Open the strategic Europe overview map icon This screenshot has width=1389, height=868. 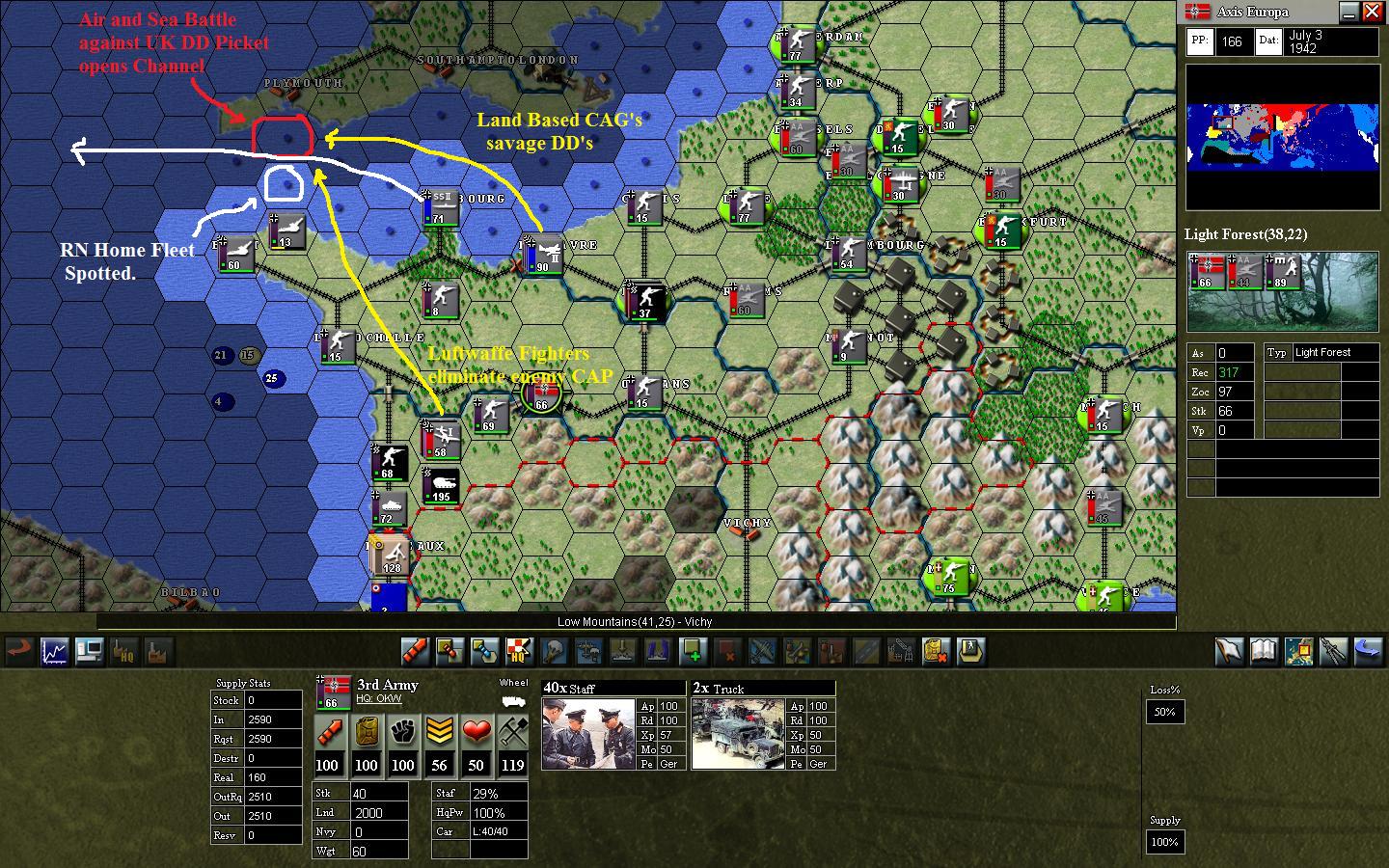click(x=1298, y=652)
